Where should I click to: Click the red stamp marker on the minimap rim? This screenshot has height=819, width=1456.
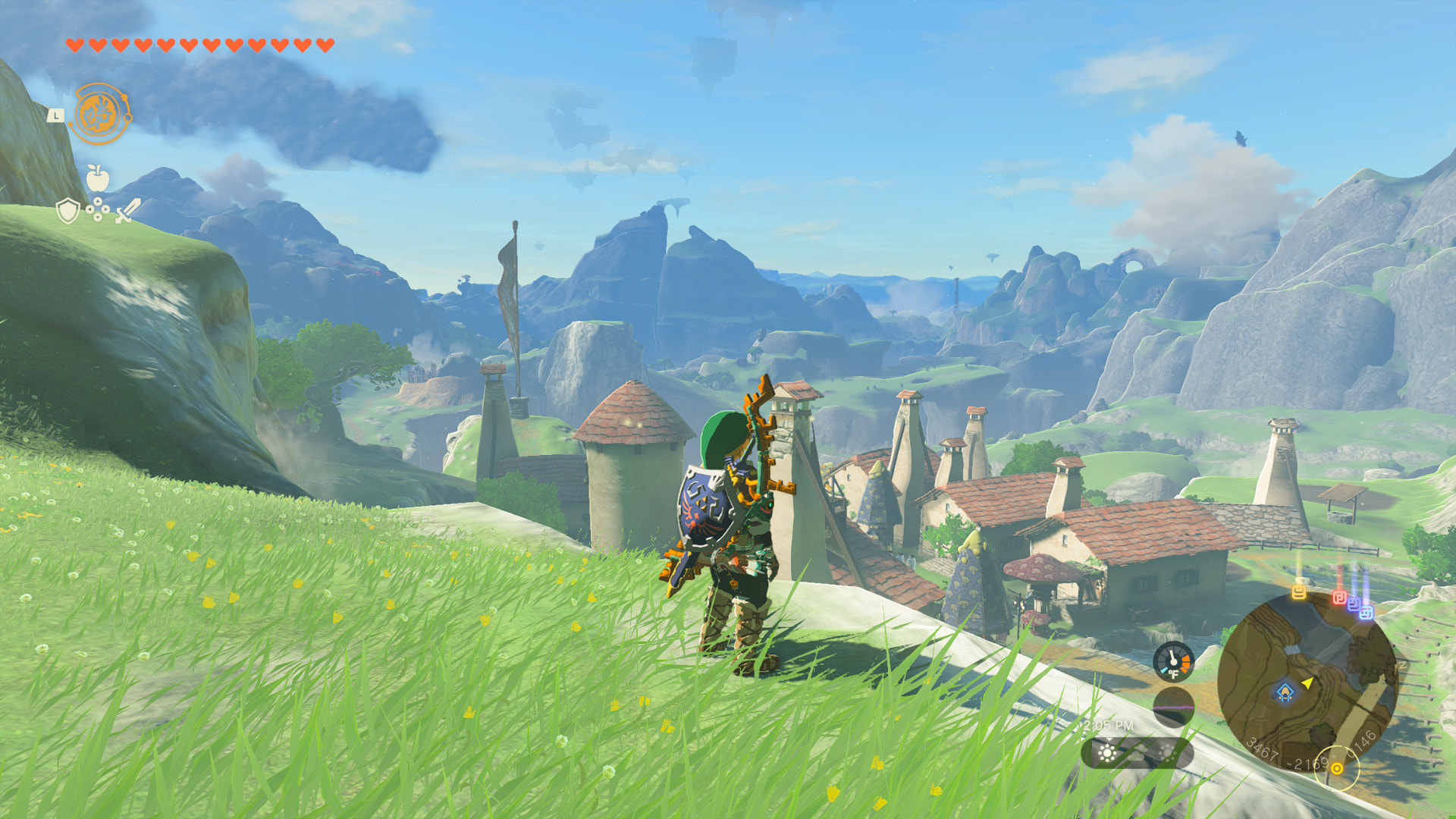point(1339,598)
